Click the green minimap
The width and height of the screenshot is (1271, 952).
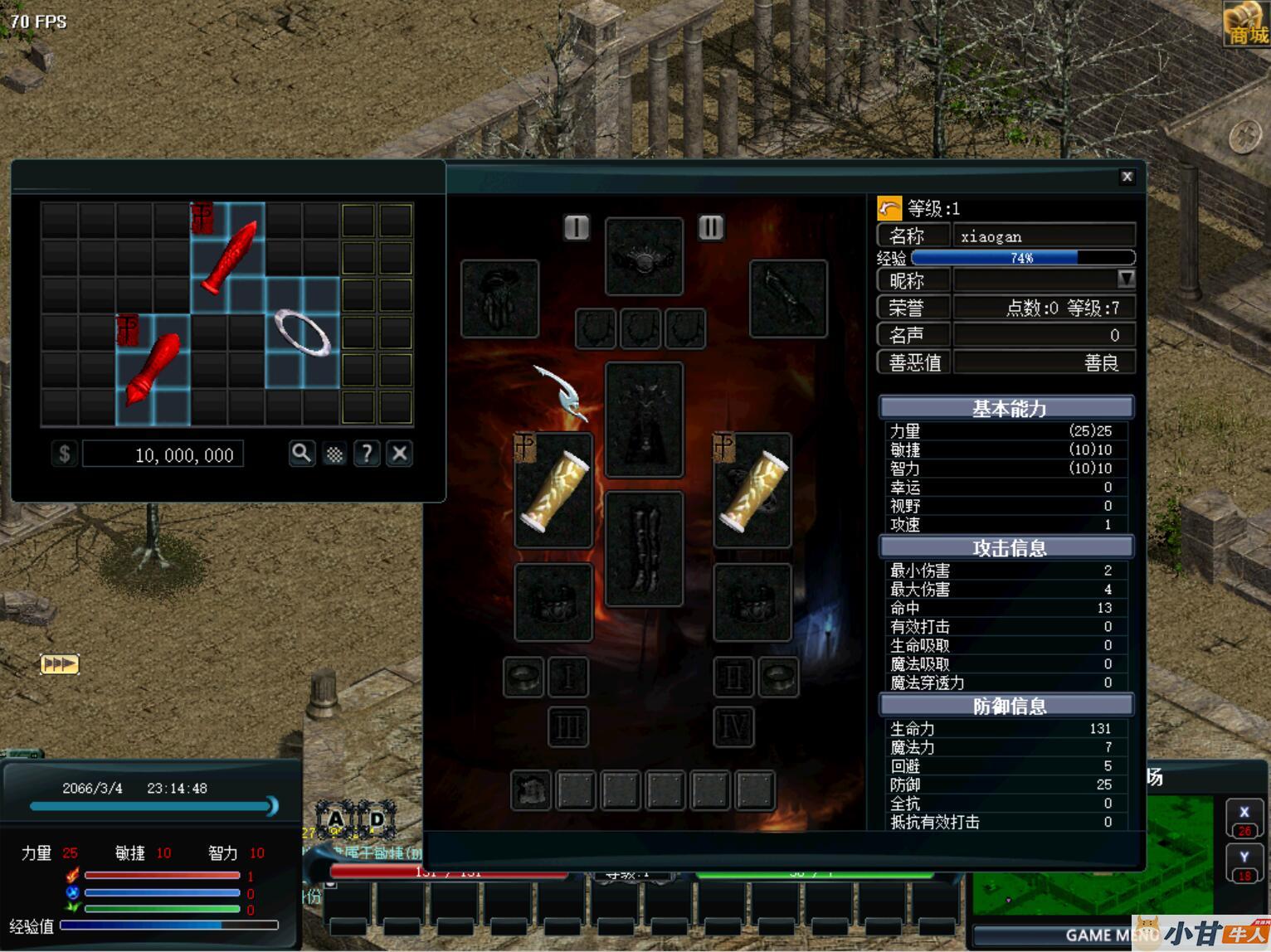coord(1095,854)
